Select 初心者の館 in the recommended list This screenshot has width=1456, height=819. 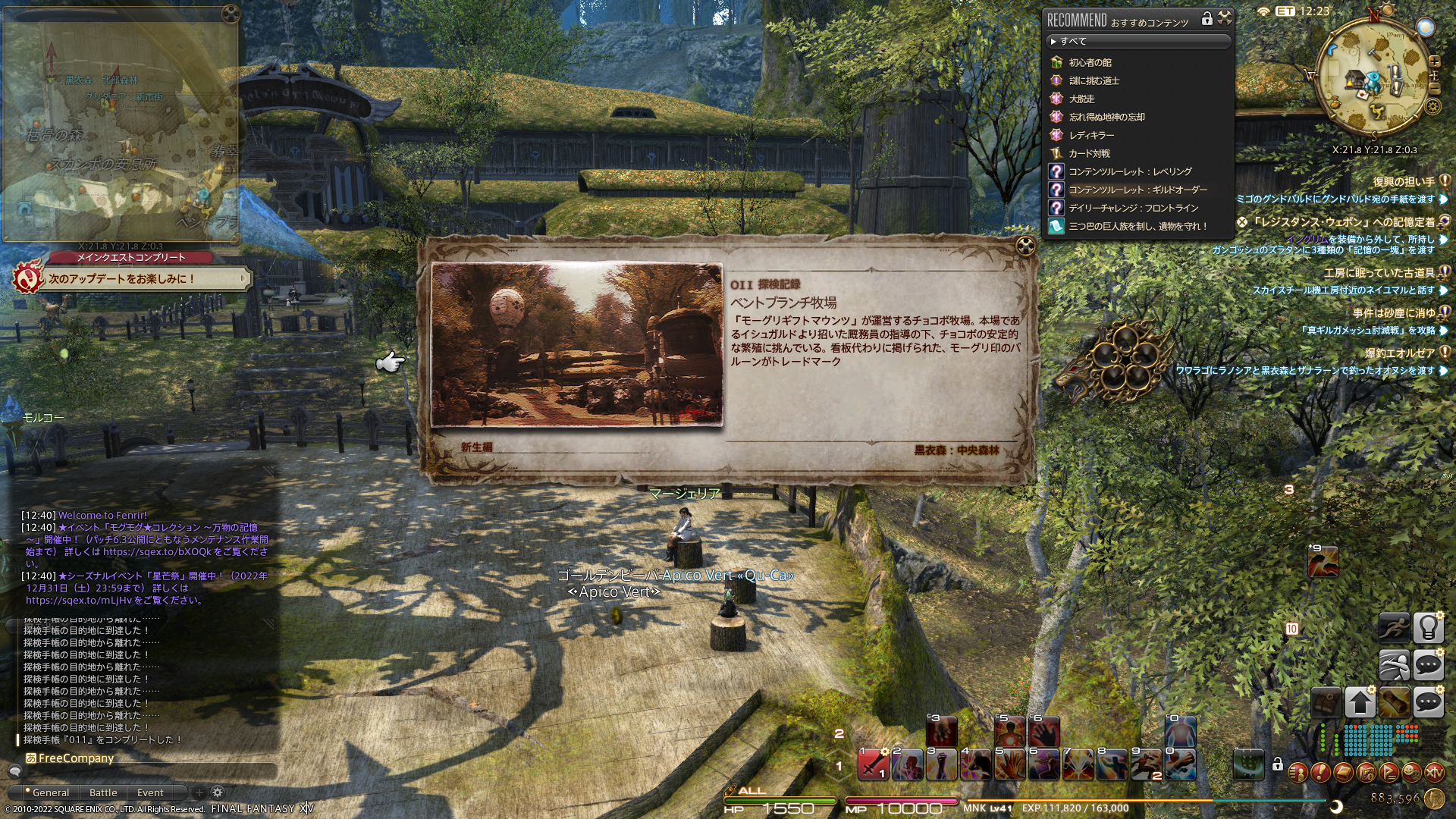(1090, 62)
